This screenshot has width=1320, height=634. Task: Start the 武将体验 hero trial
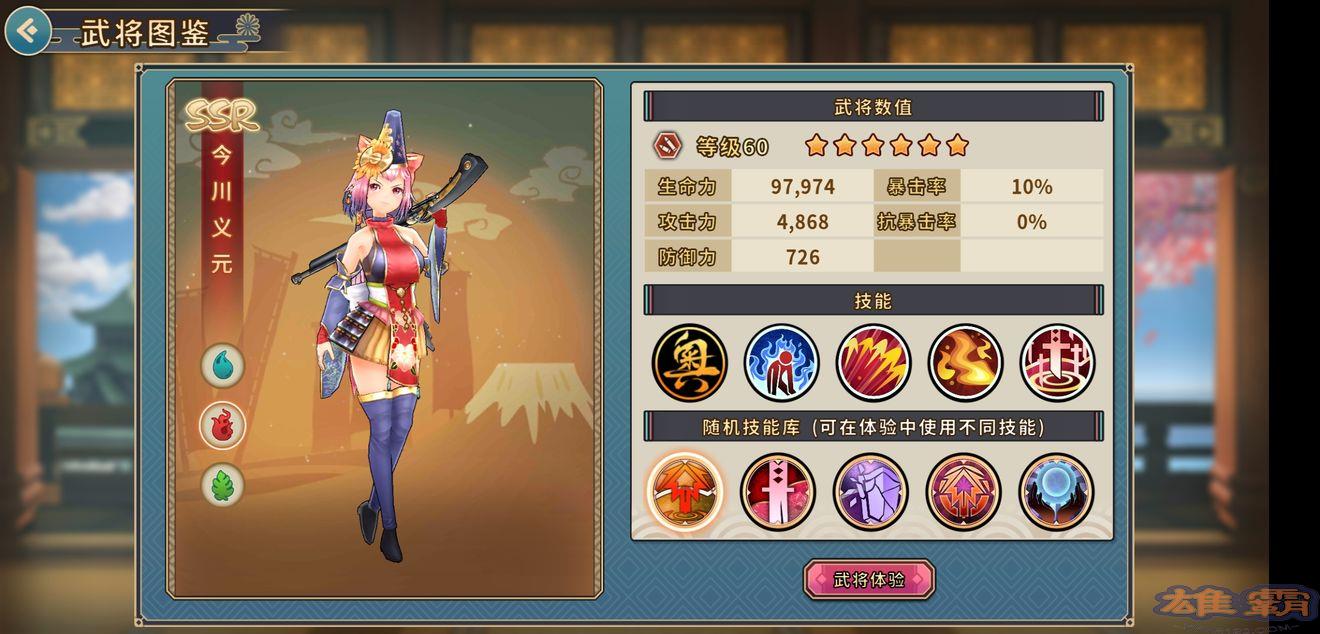click(x=869, y=580)
